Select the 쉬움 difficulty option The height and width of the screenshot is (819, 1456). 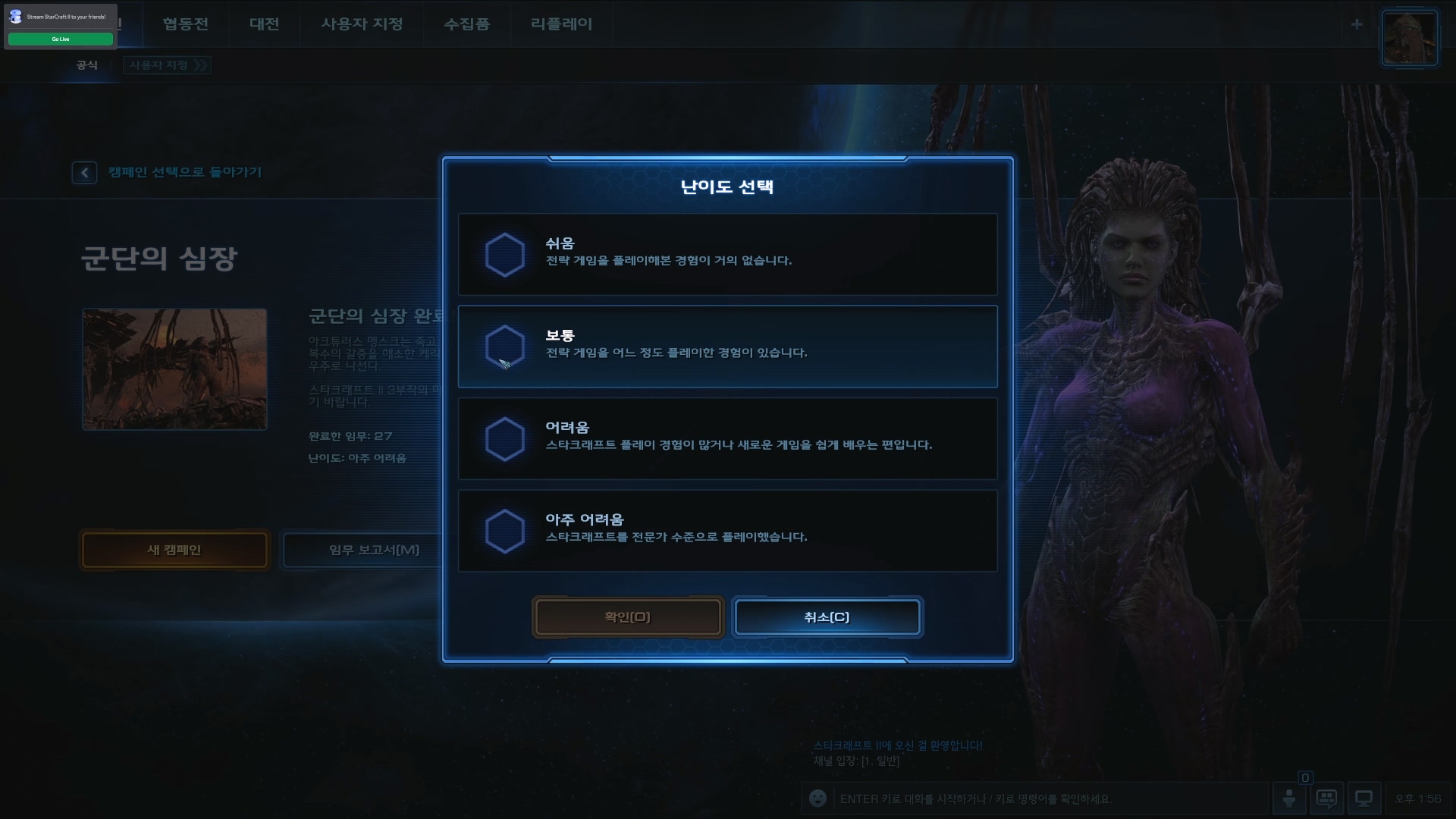point(726,254)
